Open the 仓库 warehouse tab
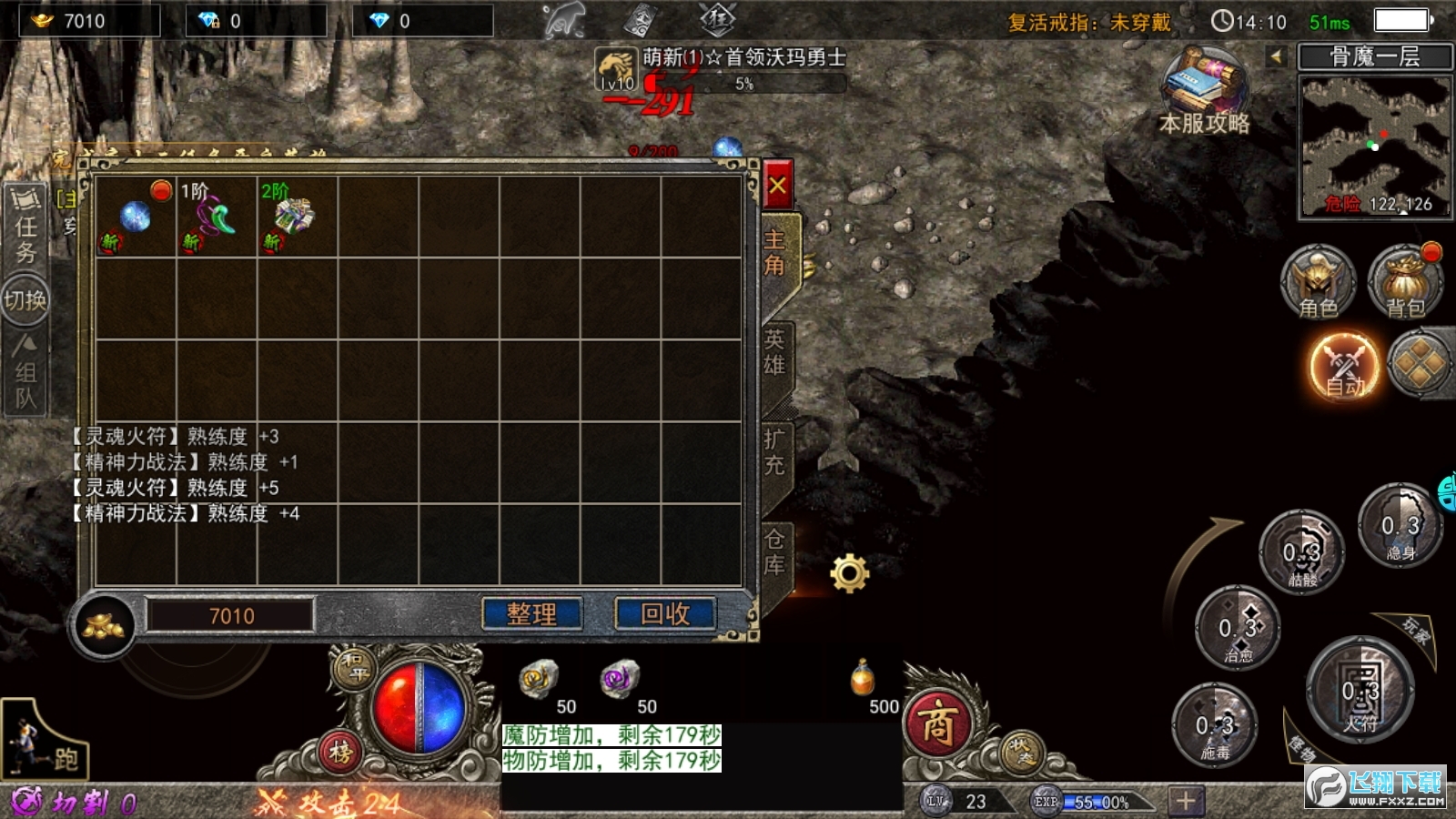The height and width of the screenshot is (819, 1456). point(774,552)
